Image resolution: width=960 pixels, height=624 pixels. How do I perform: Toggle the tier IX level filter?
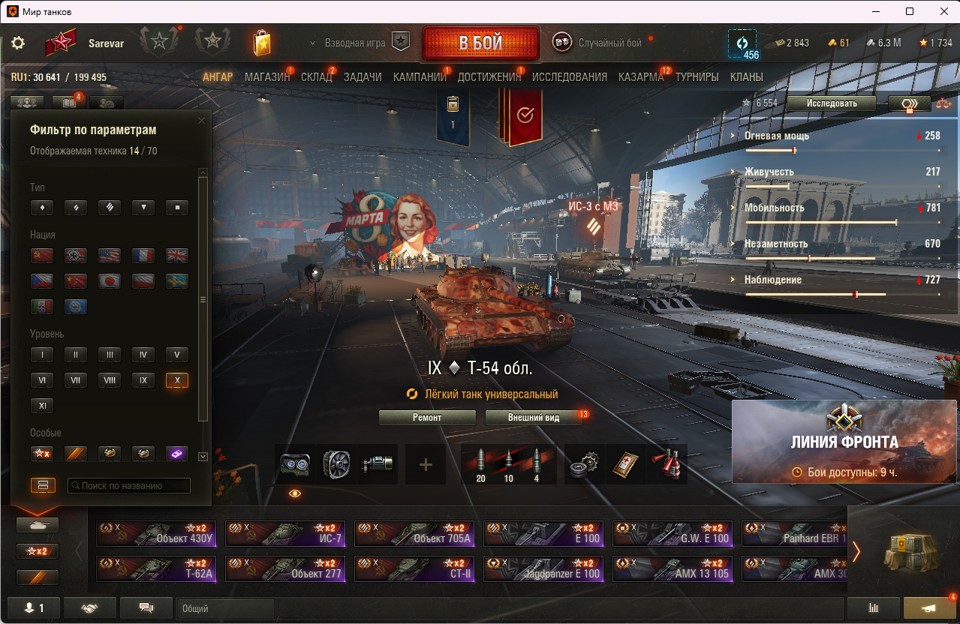143,380
